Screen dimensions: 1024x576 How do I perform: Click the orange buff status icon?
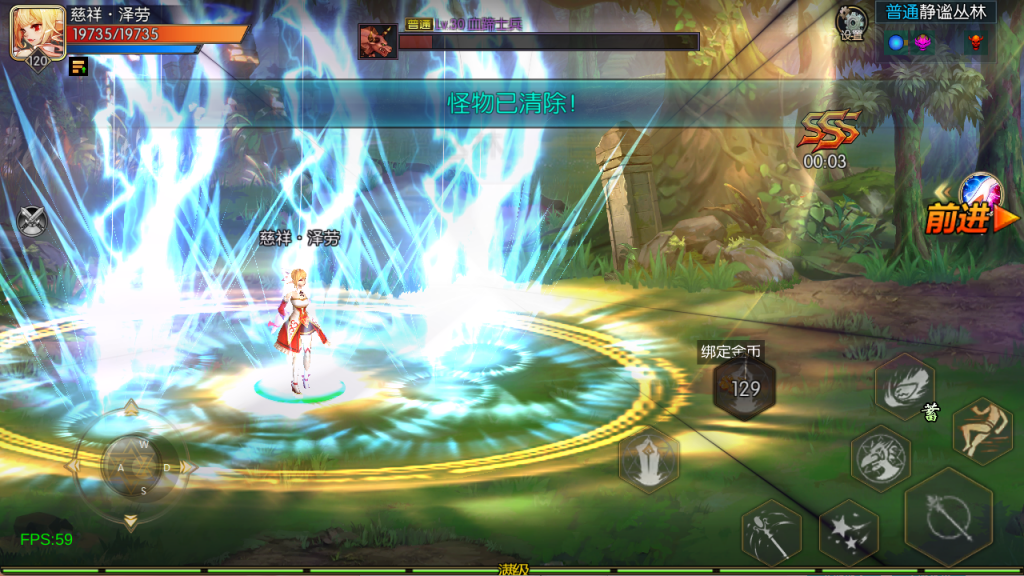pos(78,67)
